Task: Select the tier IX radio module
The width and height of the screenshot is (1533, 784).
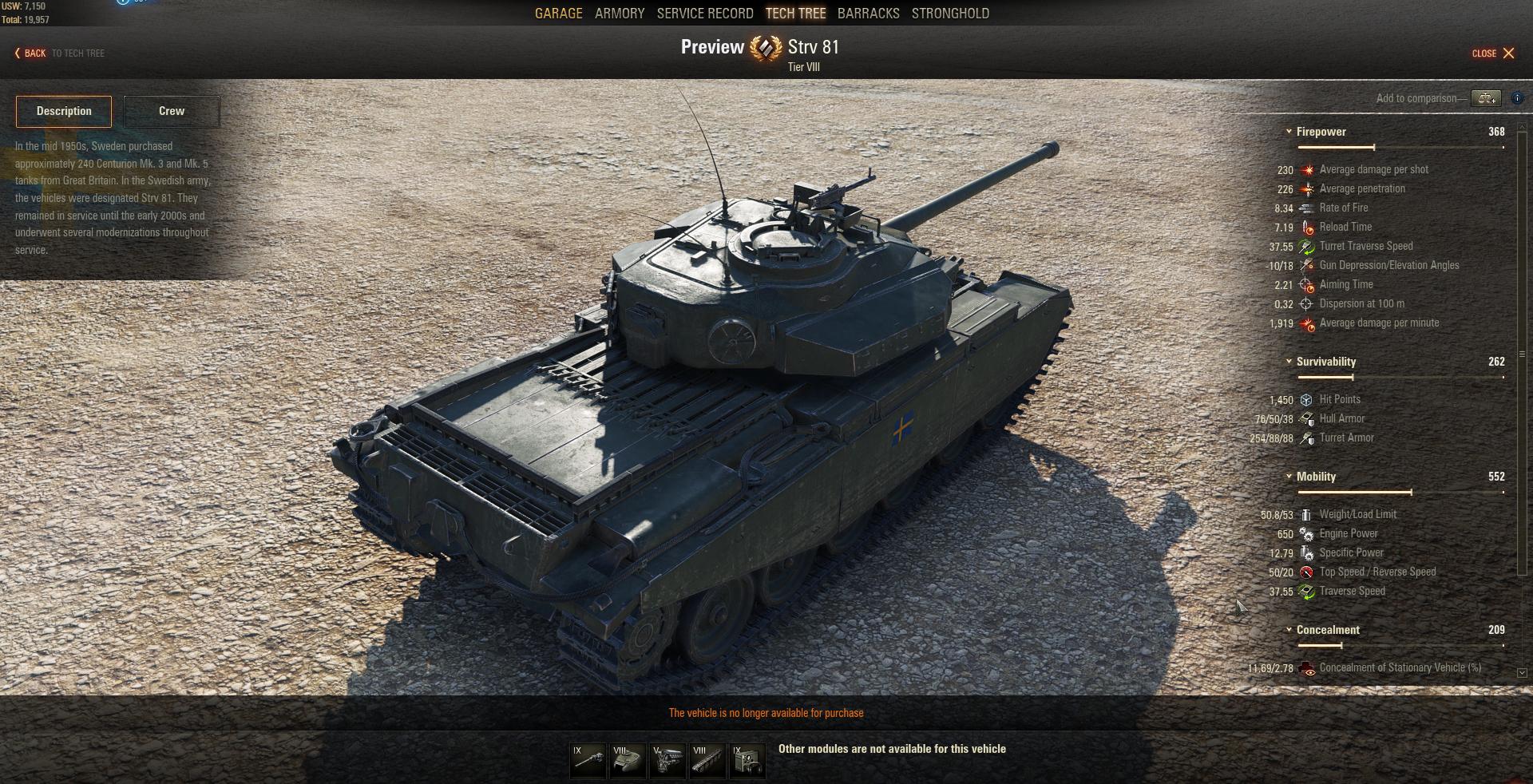Action: [x=747, y=761]
